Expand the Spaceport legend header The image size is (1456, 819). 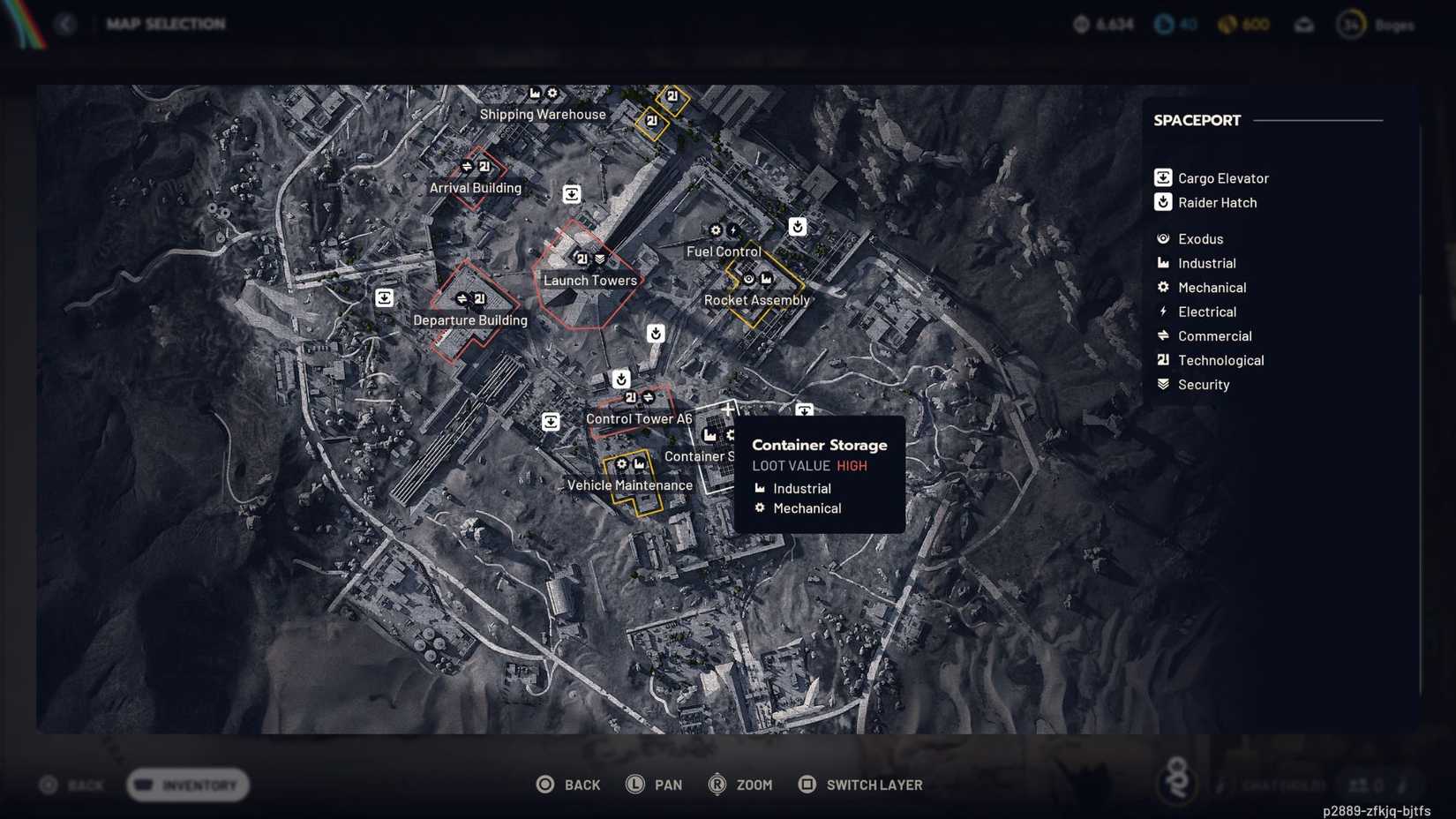tap(1197, 120)
